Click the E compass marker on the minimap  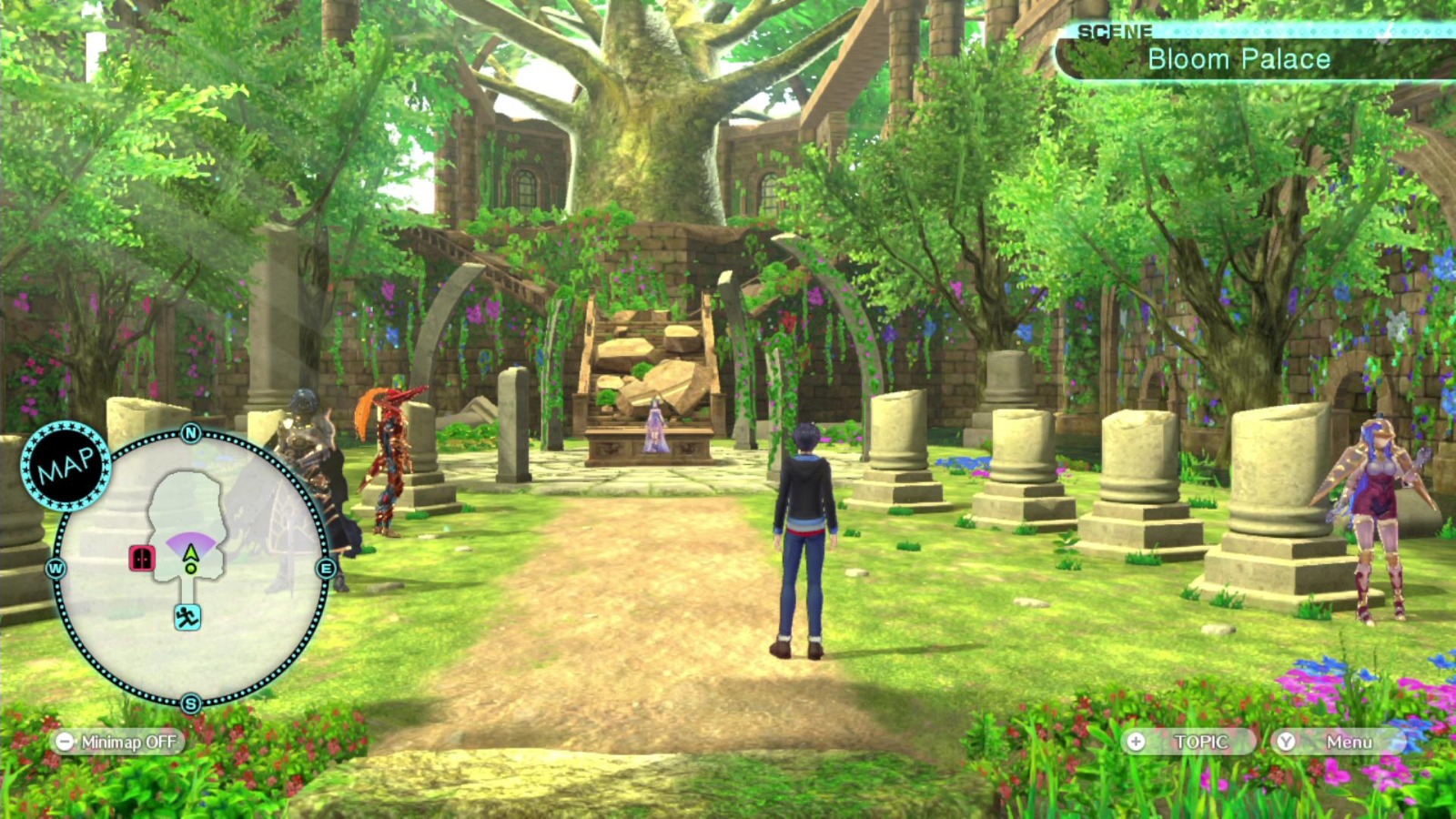pyautogui.click(x=326, y=568)
